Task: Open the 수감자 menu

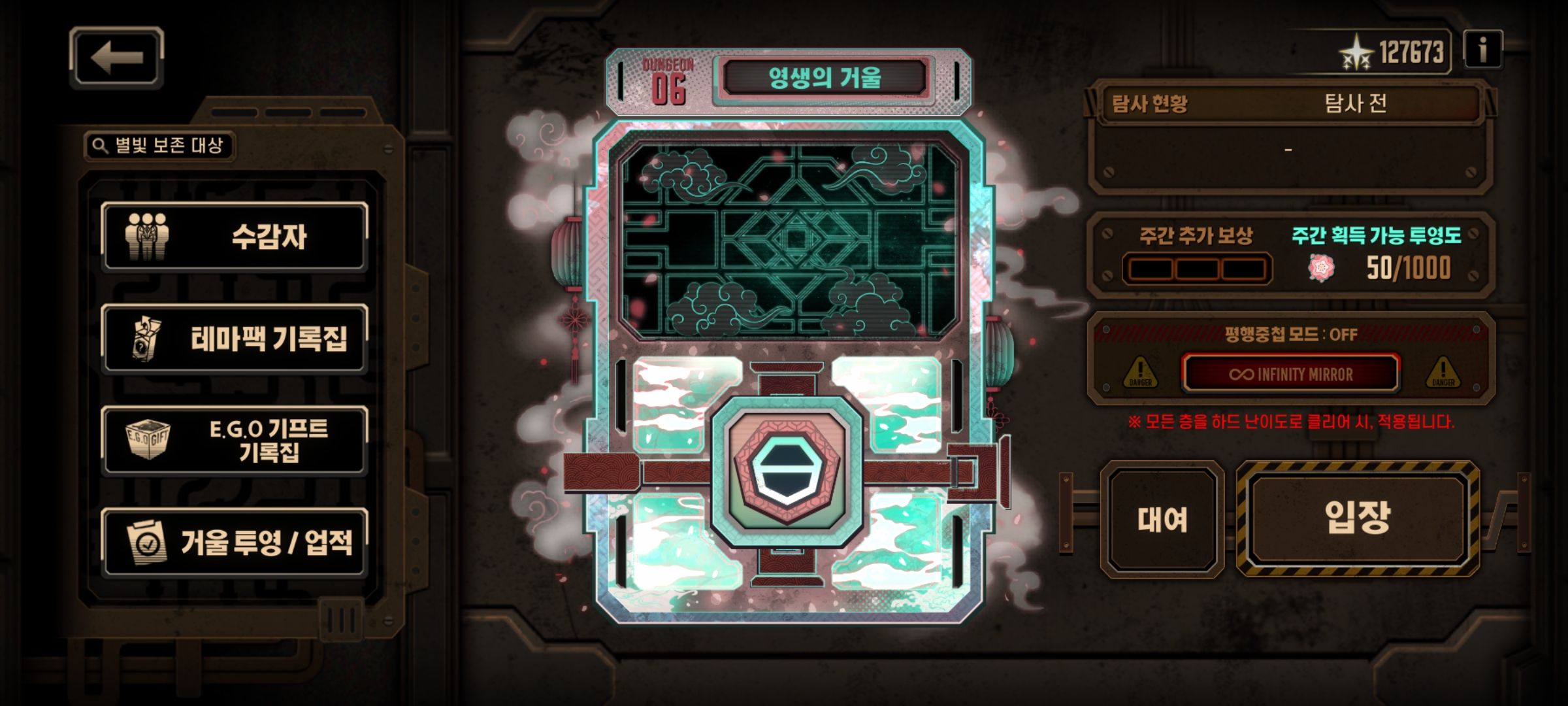Action: tap(235, 237)
